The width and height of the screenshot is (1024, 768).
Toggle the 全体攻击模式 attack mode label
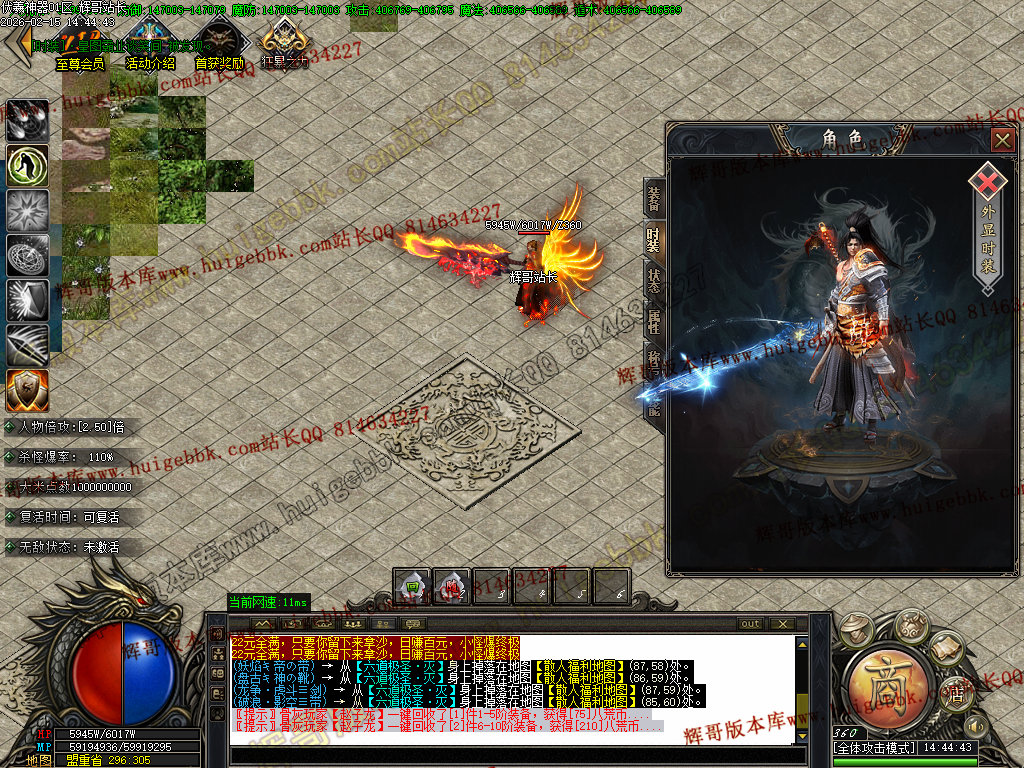(875, 748)
